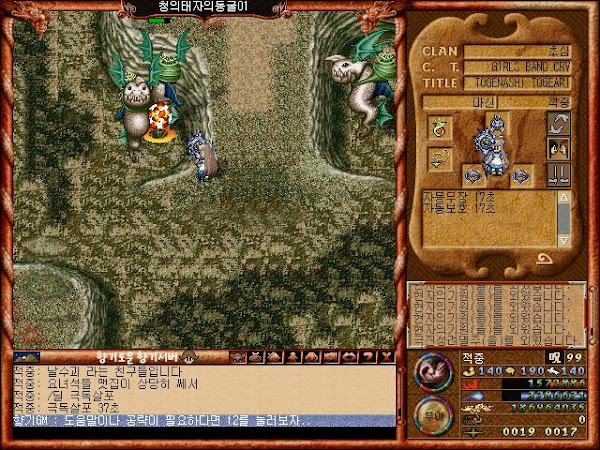
Task: Select the crossed weapons button
Action: 558,172
